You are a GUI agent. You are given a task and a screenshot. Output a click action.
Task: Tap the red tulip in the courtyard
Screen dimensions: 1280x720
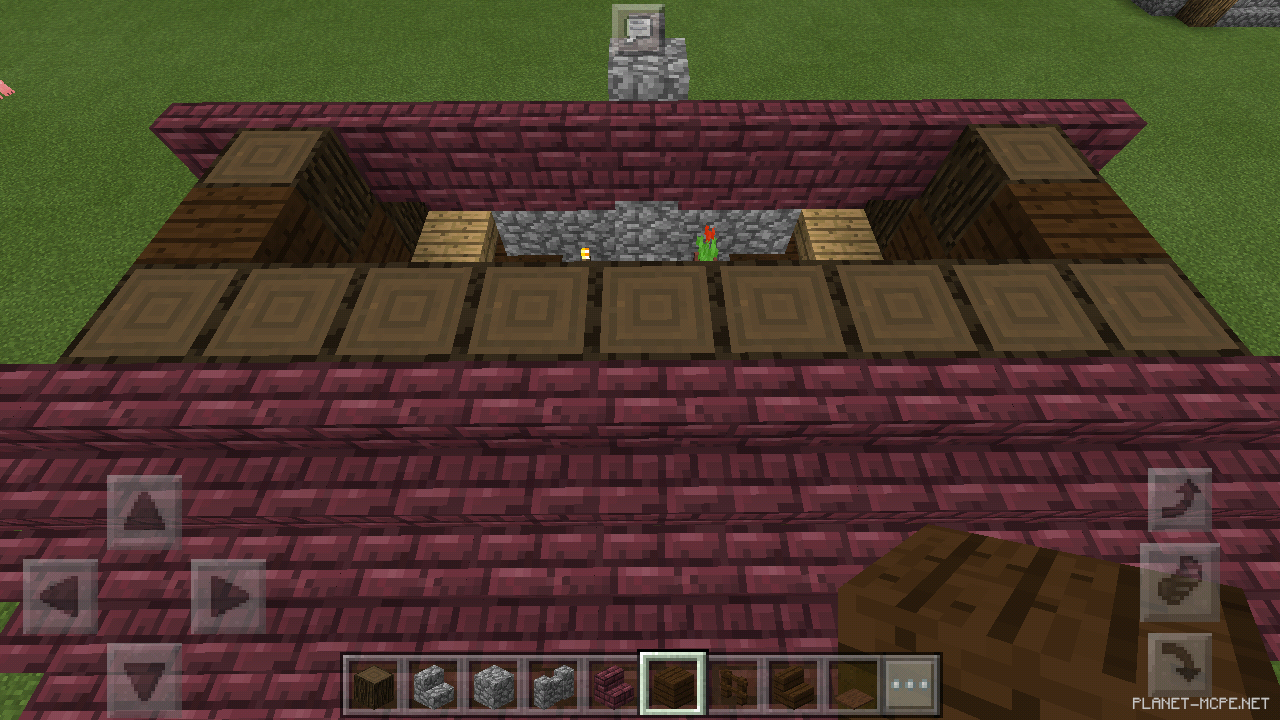point(707,238)
